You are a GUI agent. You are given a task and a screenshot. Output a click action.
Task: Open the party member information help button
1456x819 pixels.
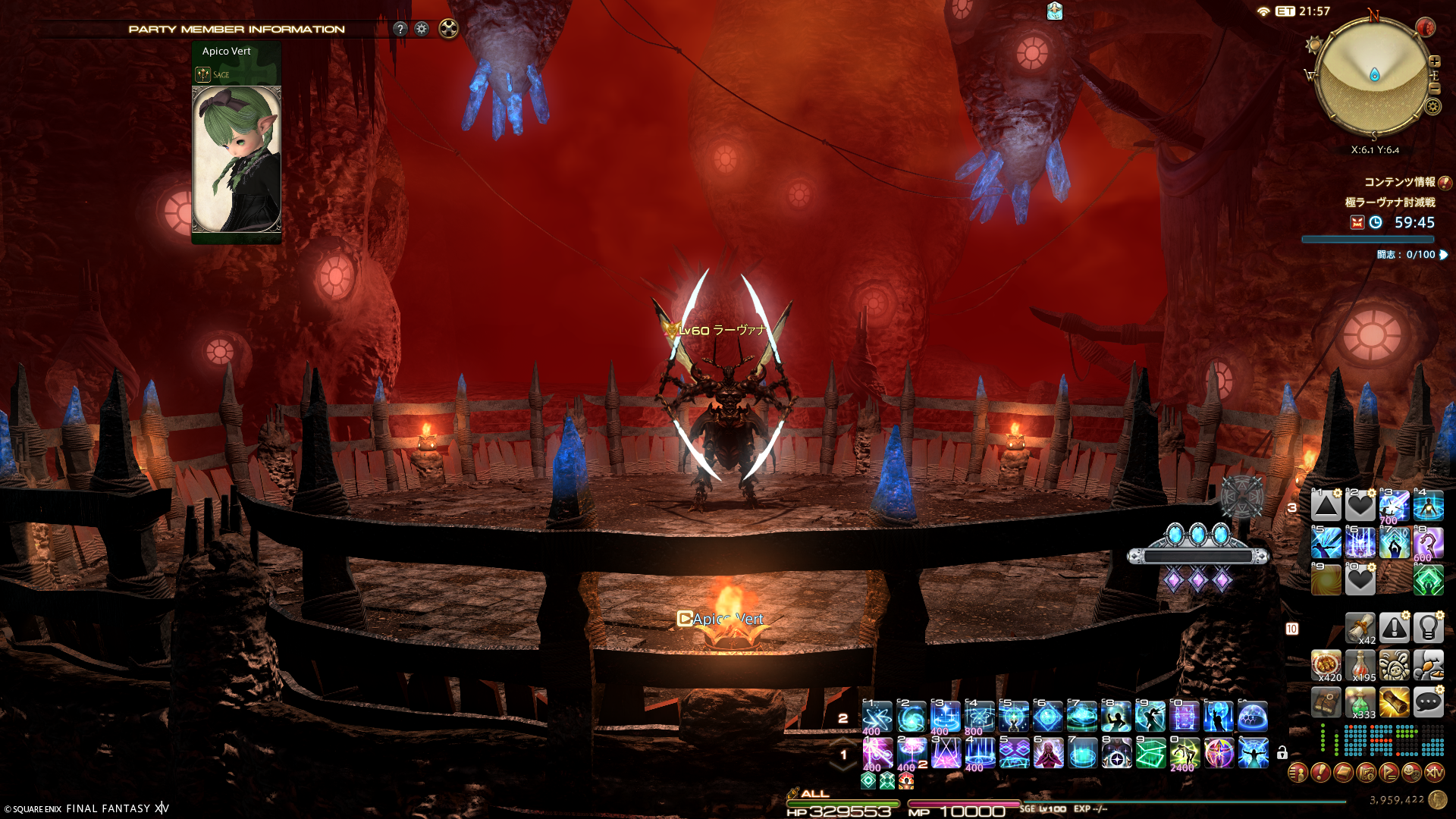(400, 29)
